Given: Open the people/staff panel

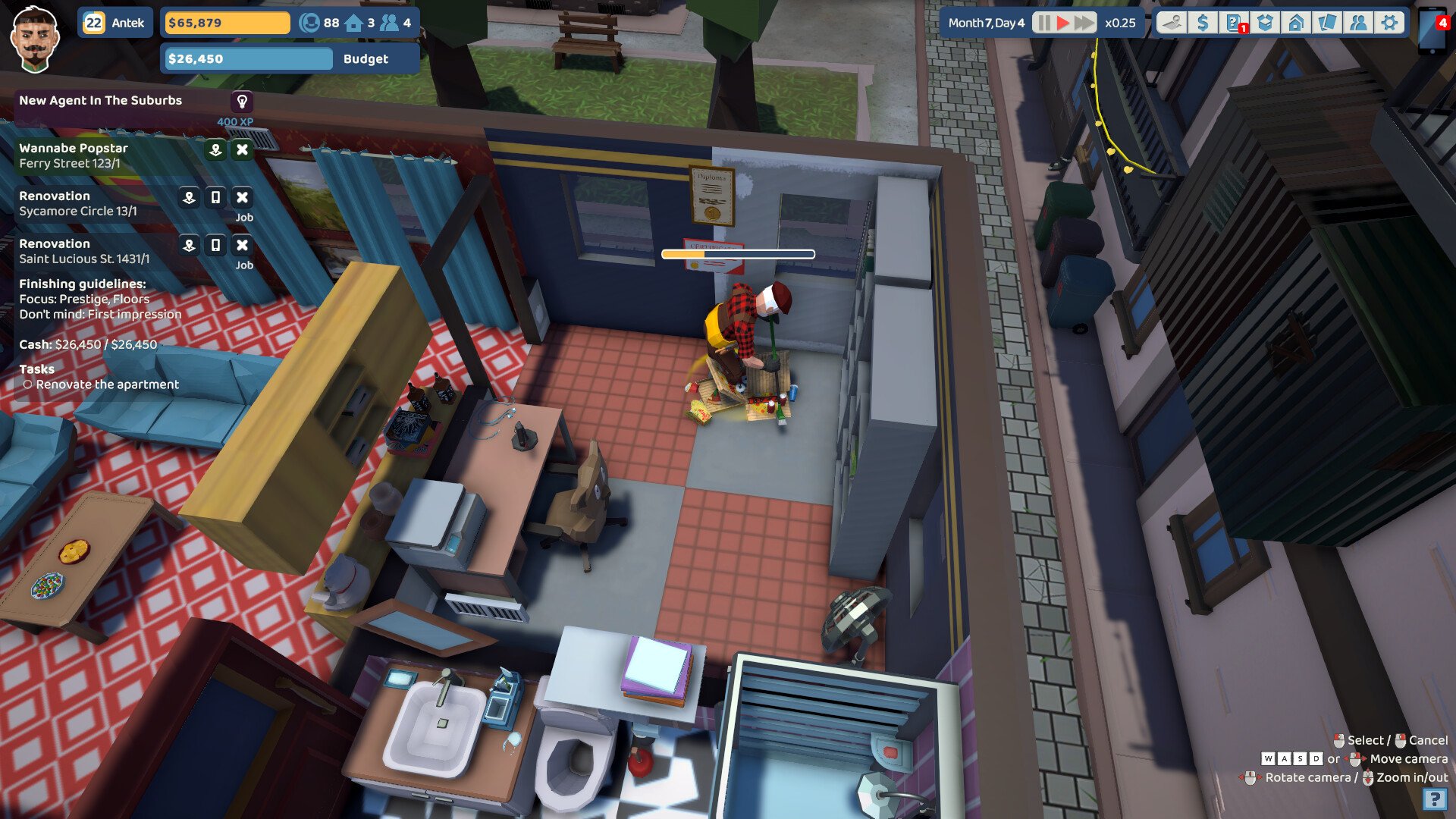Looking at the screenshot, I should pyautogui.click(x=1358, y=23).
